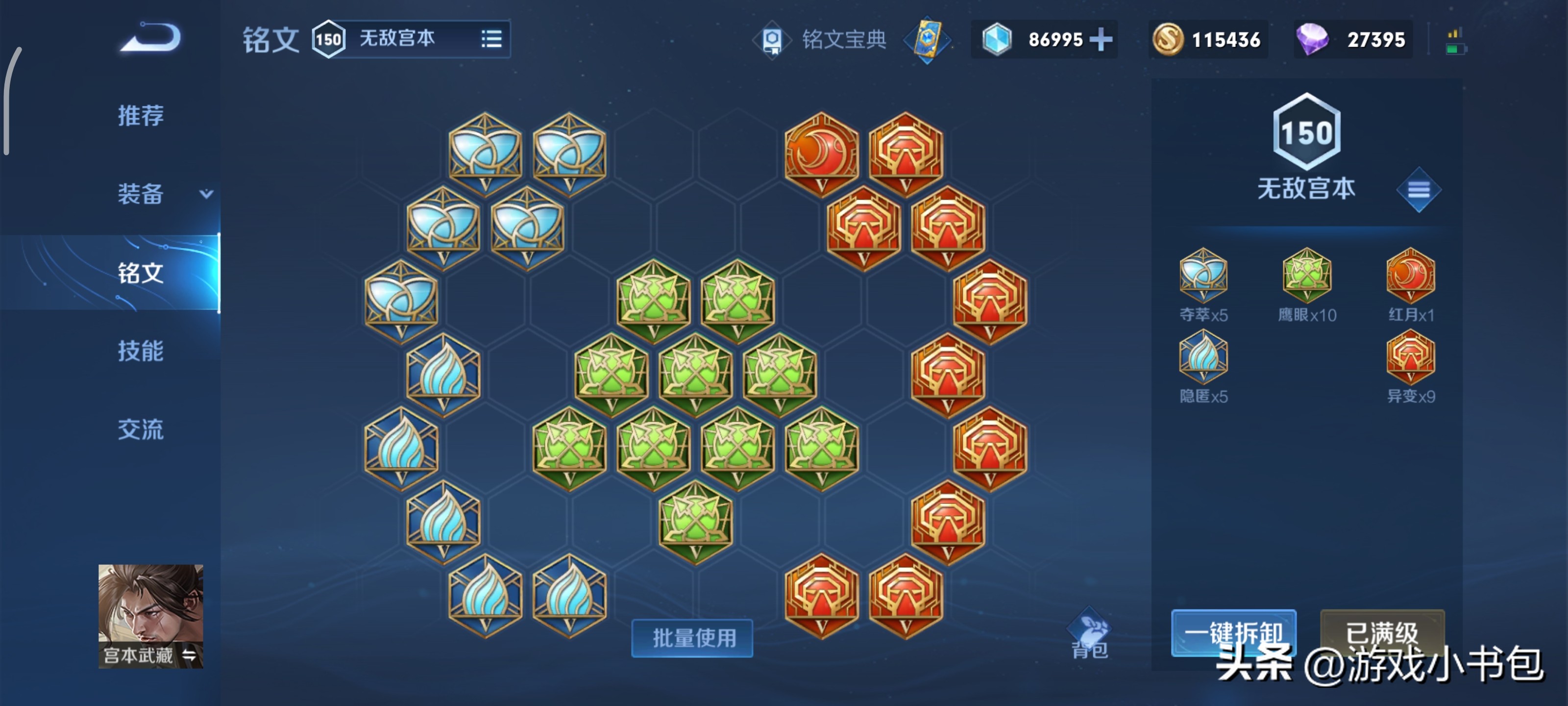Select the 隐匿 x5 rune summary icon

pyautogui.click(x=1203, y=357)
